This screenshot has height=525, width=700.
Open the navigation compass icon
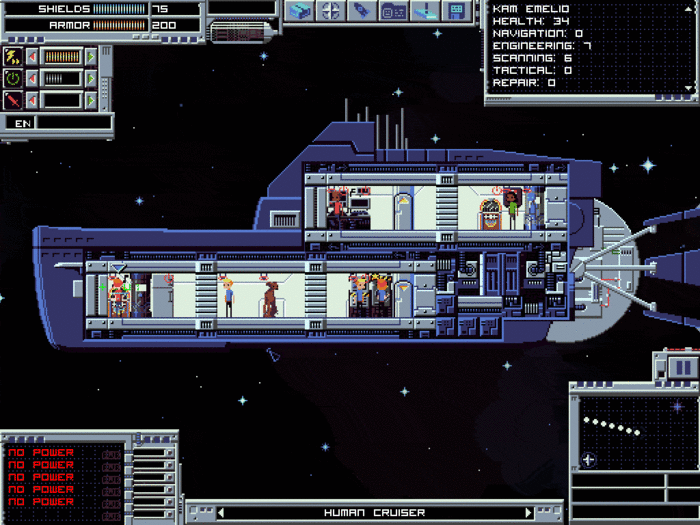click(x=331, y=11)
